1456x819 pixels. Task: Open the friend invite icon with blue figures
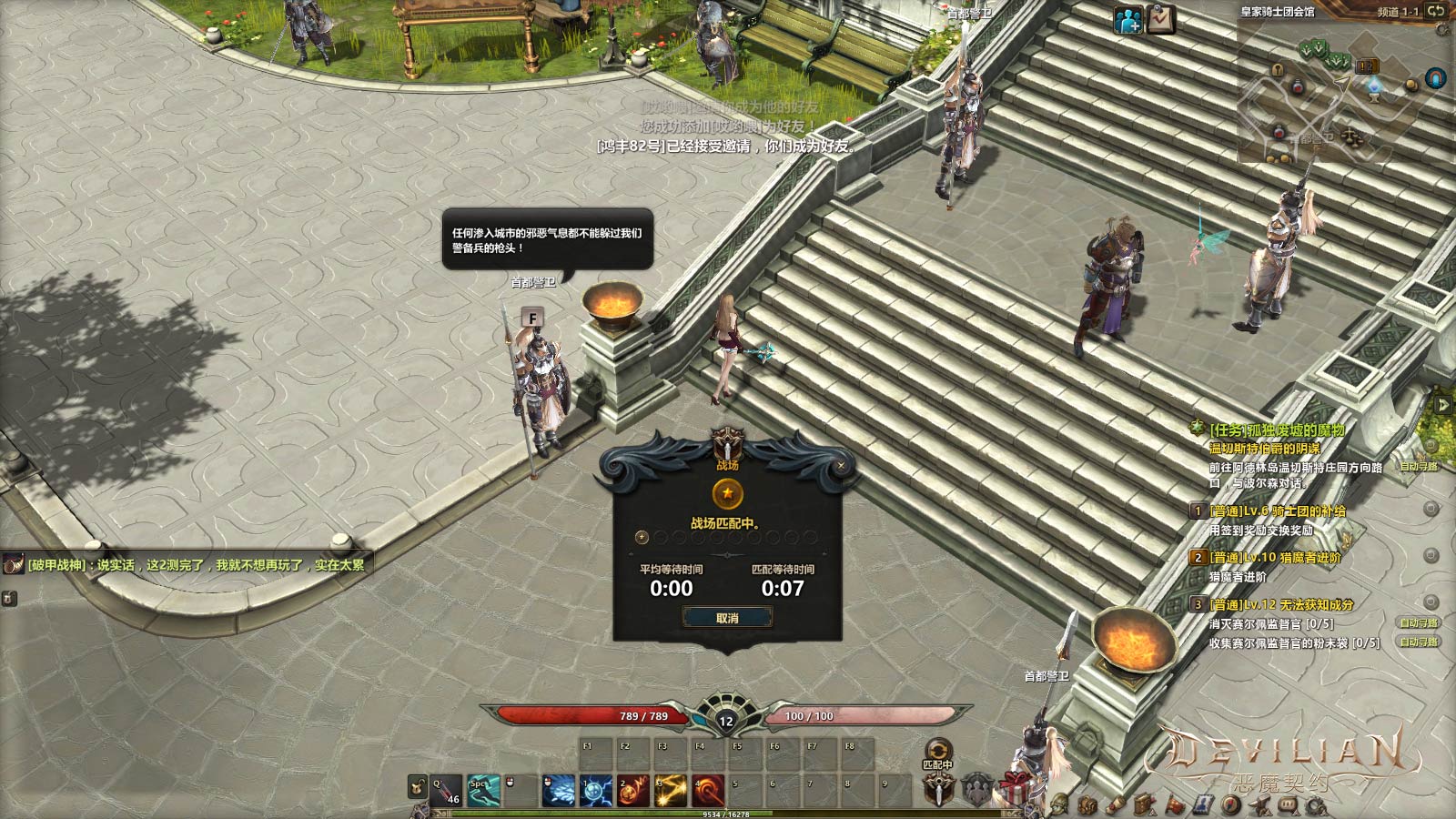point(1128,20)
